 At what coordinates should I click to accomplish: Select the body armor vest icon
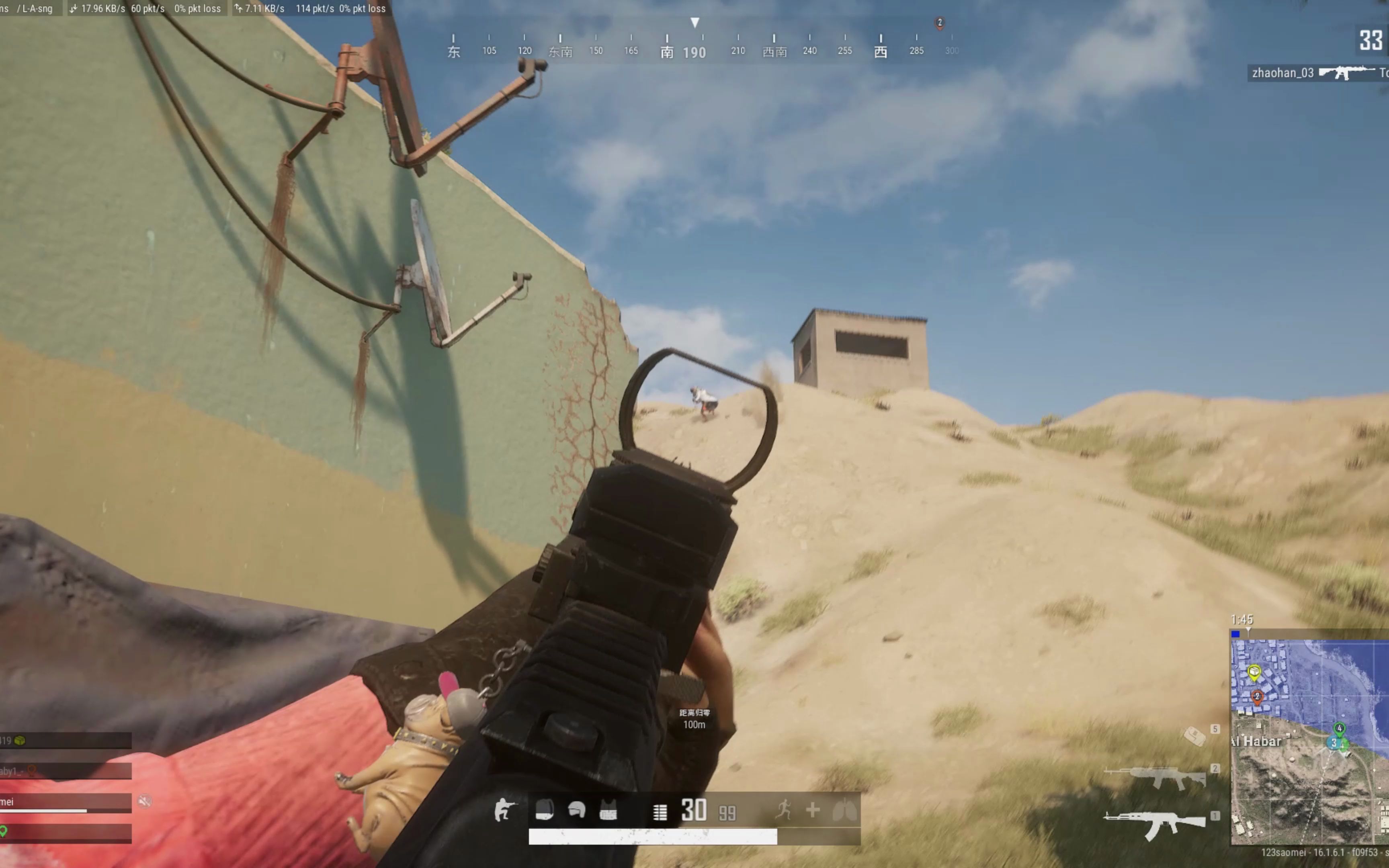[x=608, y=809]
